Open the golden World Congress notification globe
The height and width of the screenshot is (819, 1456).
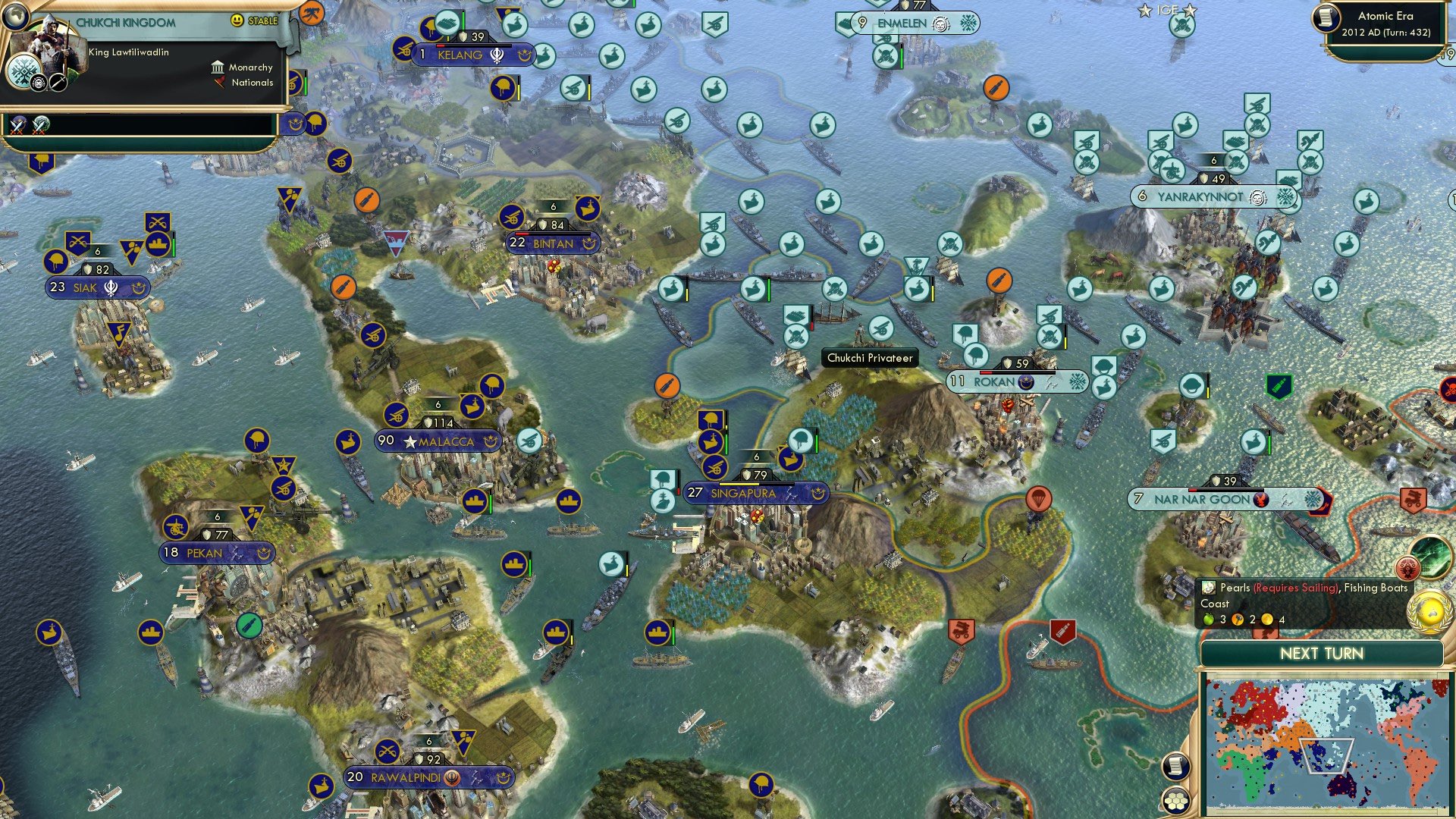click(1429, 610)
